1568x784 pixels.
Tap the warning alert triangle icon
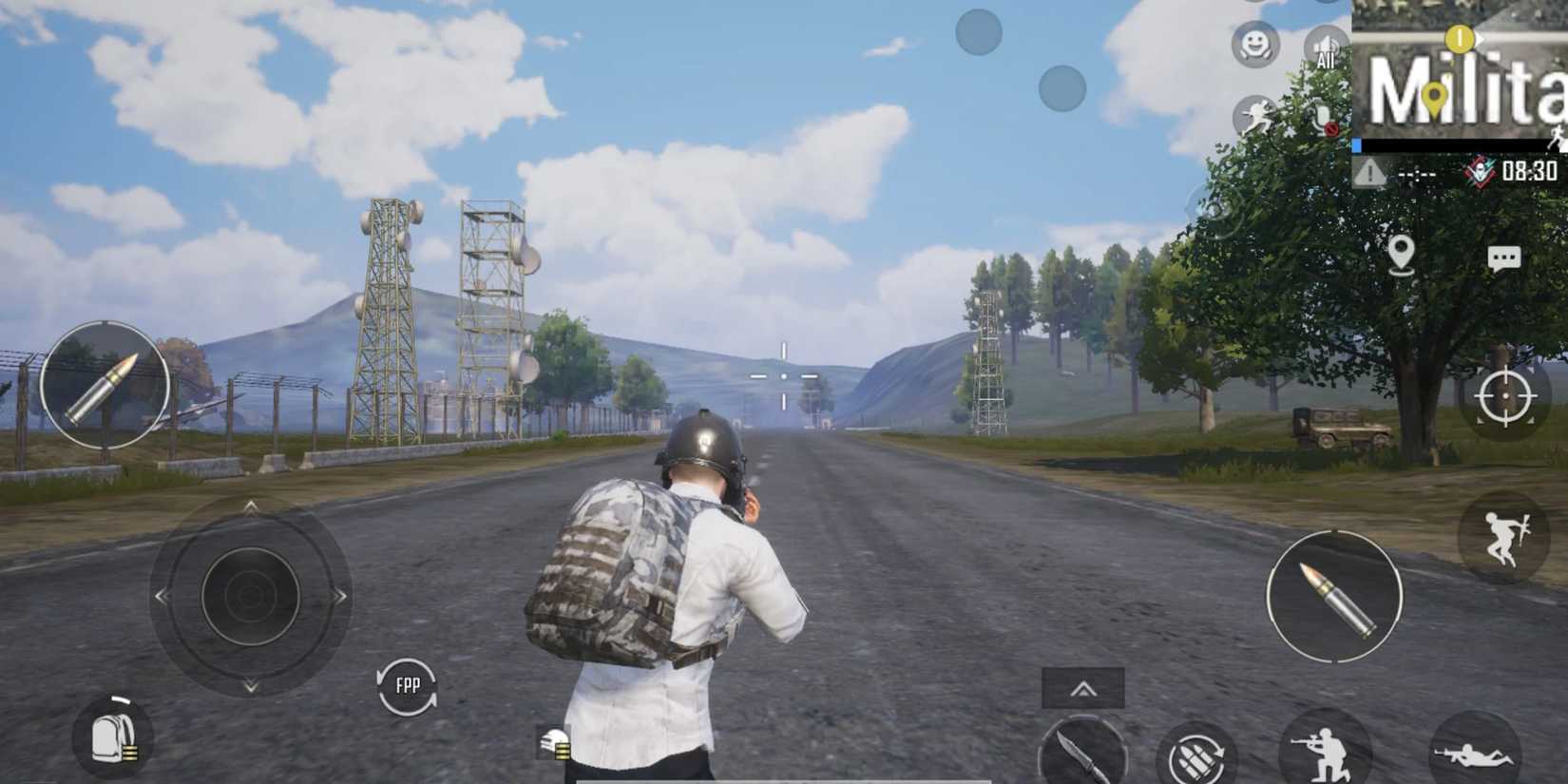[x=1370, y=171]
